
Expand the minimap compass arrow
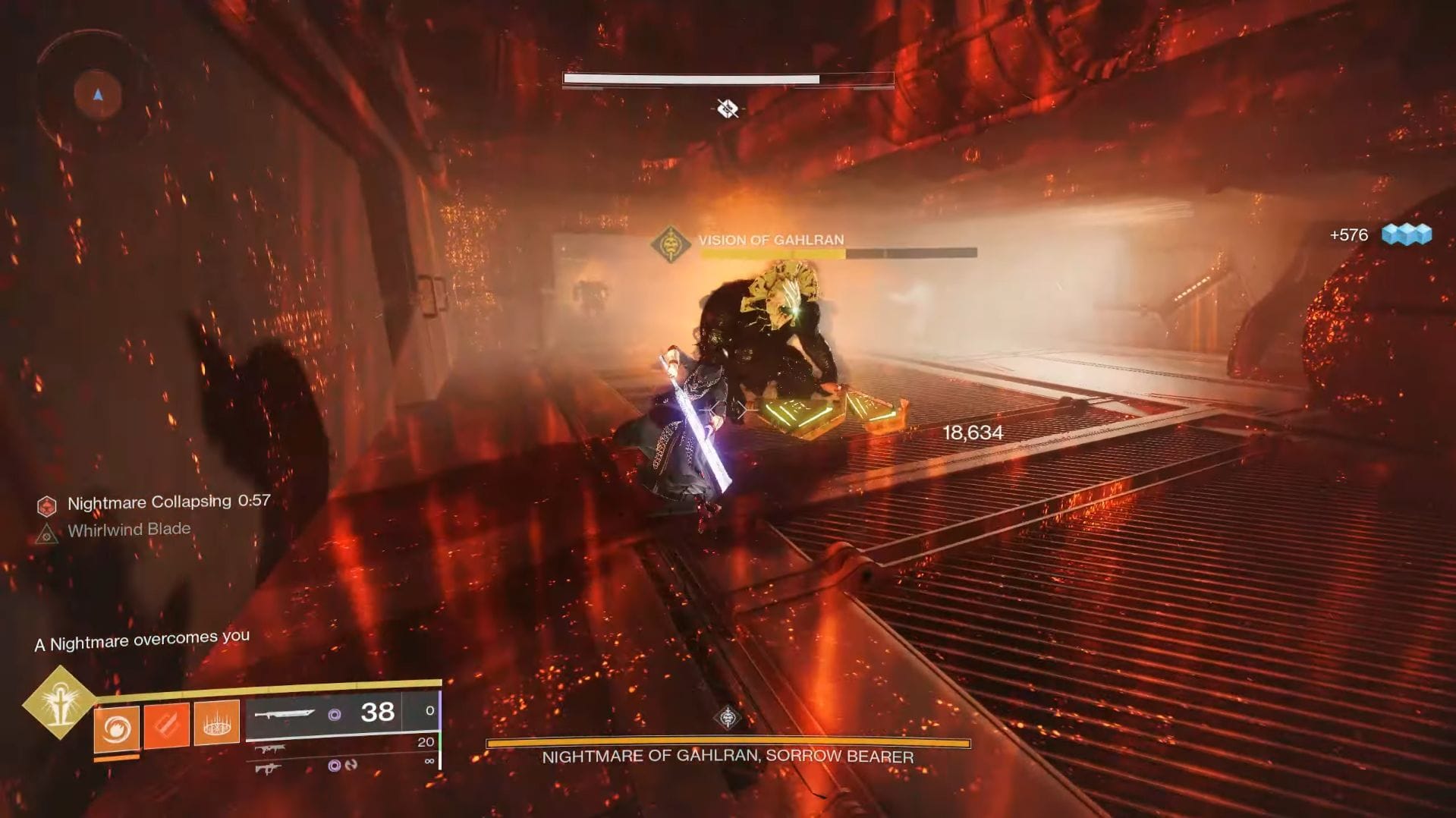tap(96, 93)
